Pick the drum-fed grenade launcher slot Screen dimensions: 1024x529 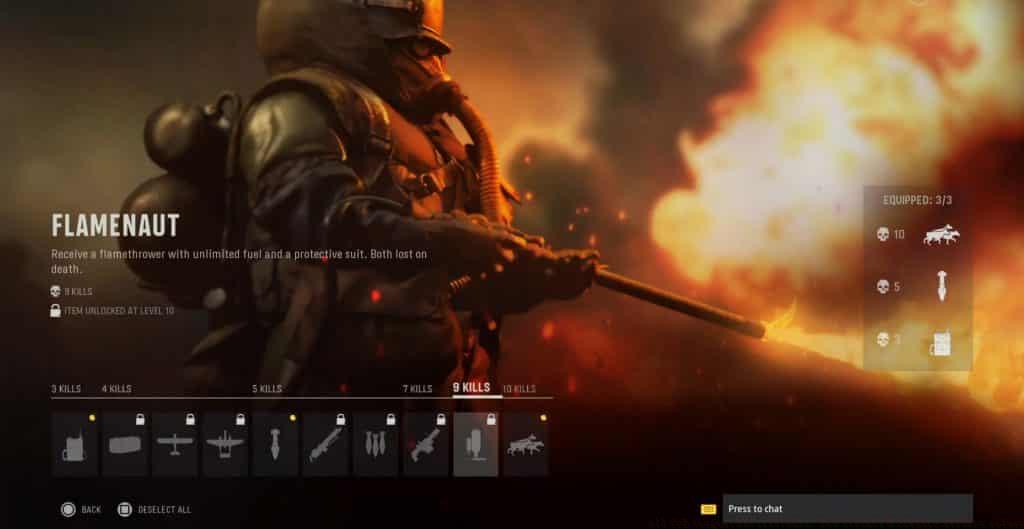[426, 444]
